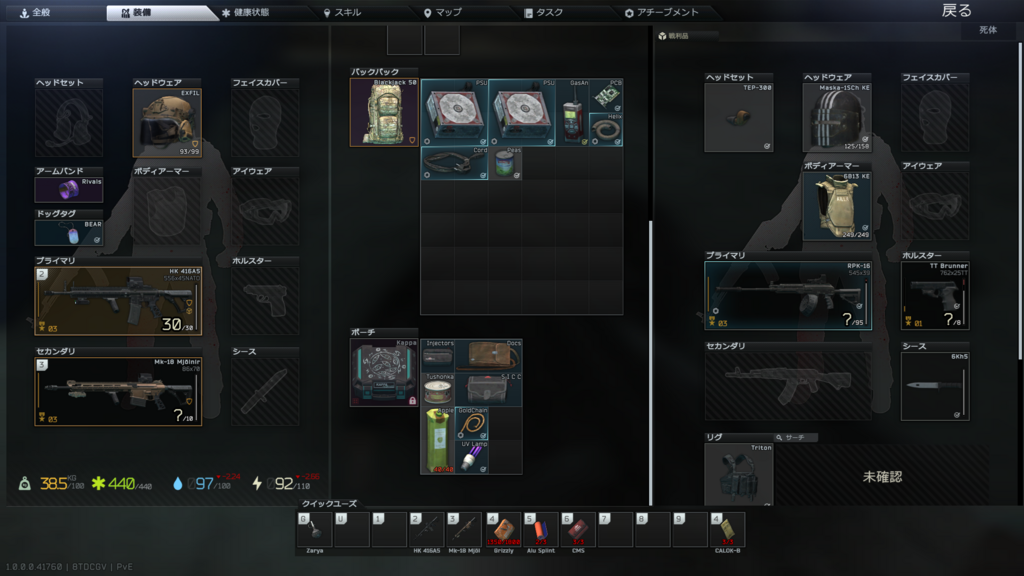Select the Kappa secure container
The image size is (1024, 576).
tap(384, 372)
